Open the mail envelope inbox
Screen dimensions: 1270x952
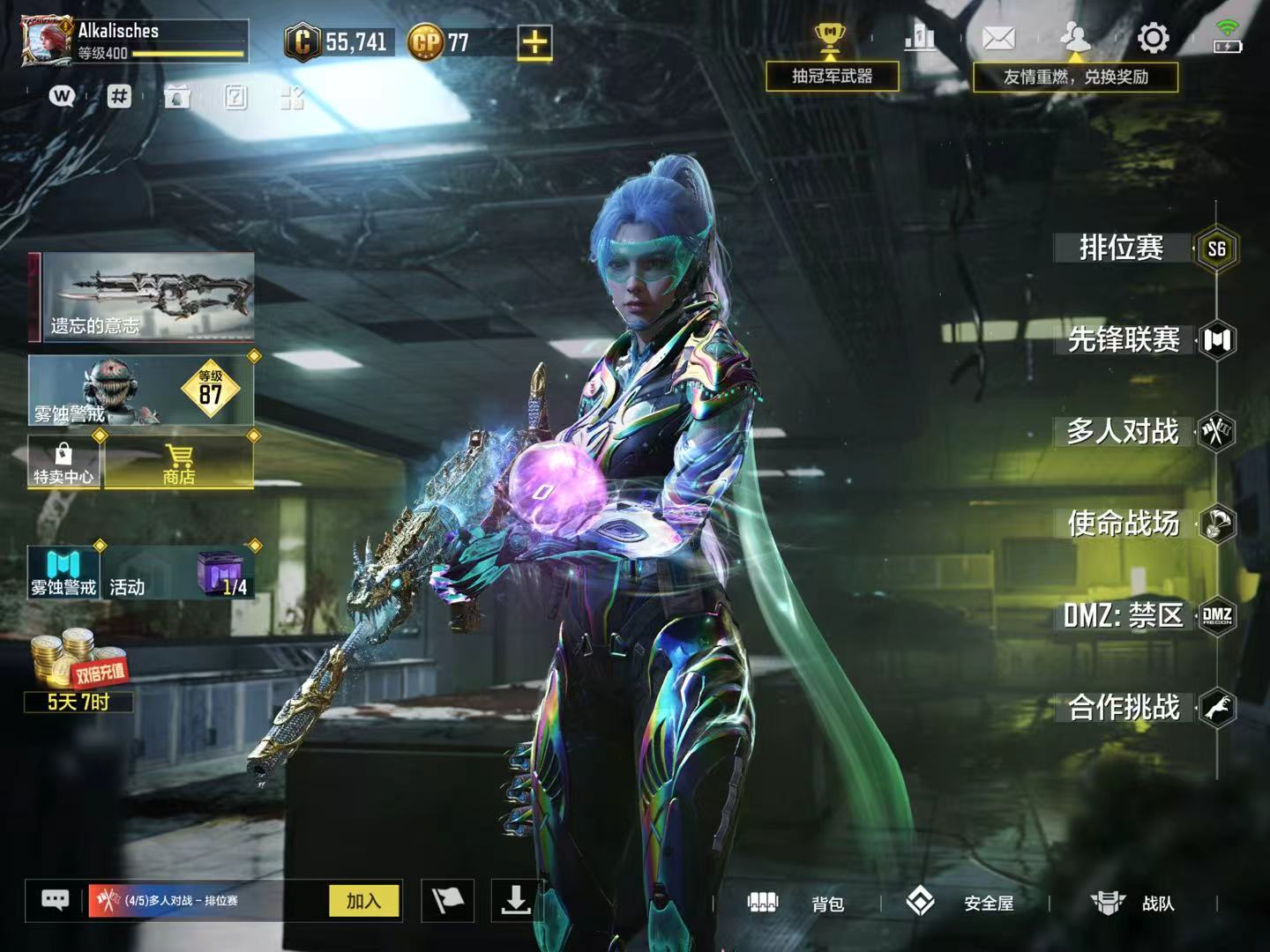(x=998, y=39)
